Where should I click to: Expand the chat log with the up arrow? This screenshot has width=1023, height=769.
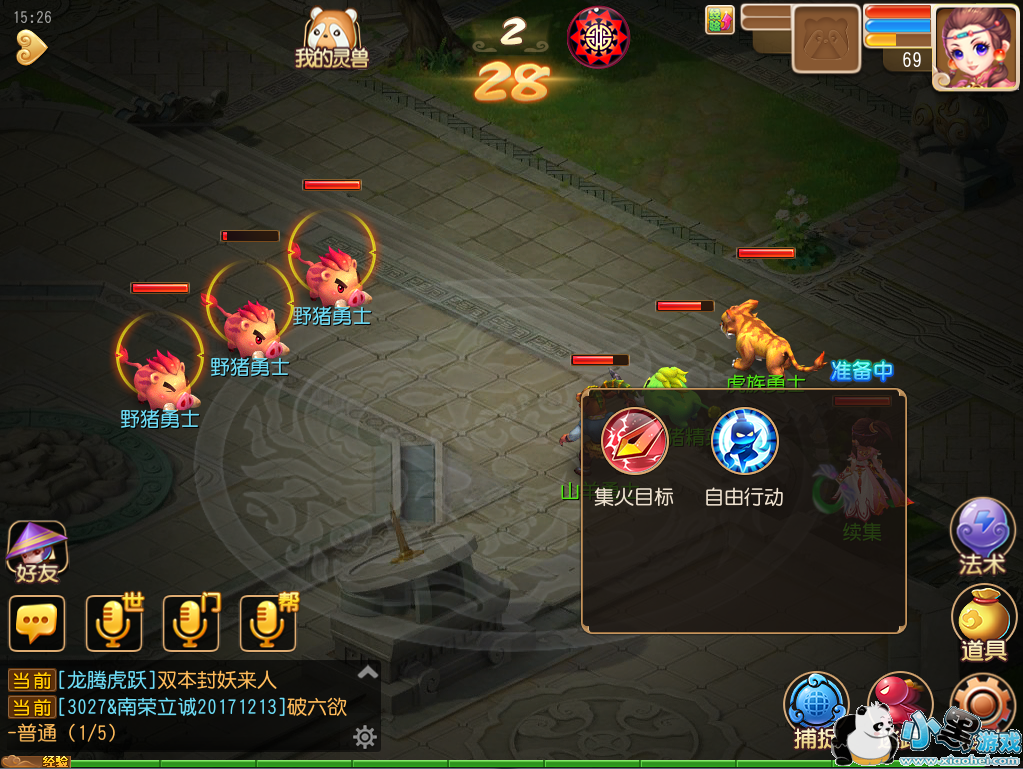click(x=368, y=672)
